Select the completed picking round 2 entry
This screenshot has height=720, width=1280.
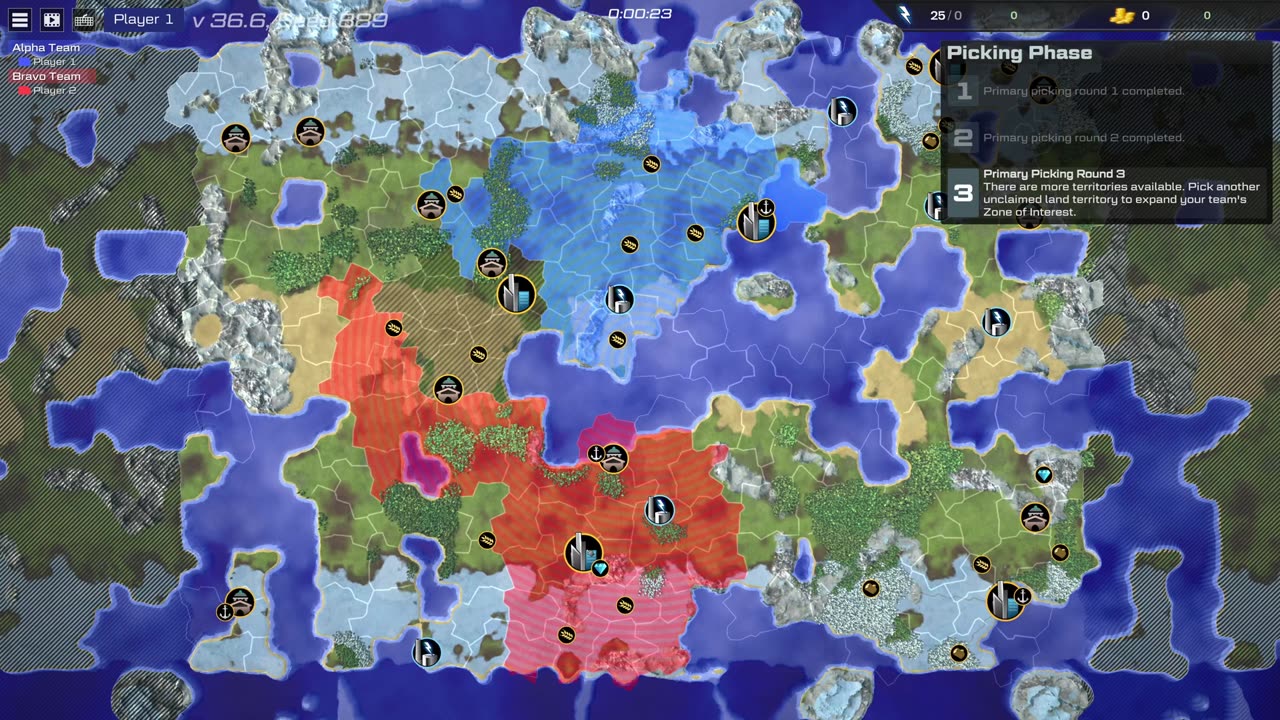point(1083,138)
